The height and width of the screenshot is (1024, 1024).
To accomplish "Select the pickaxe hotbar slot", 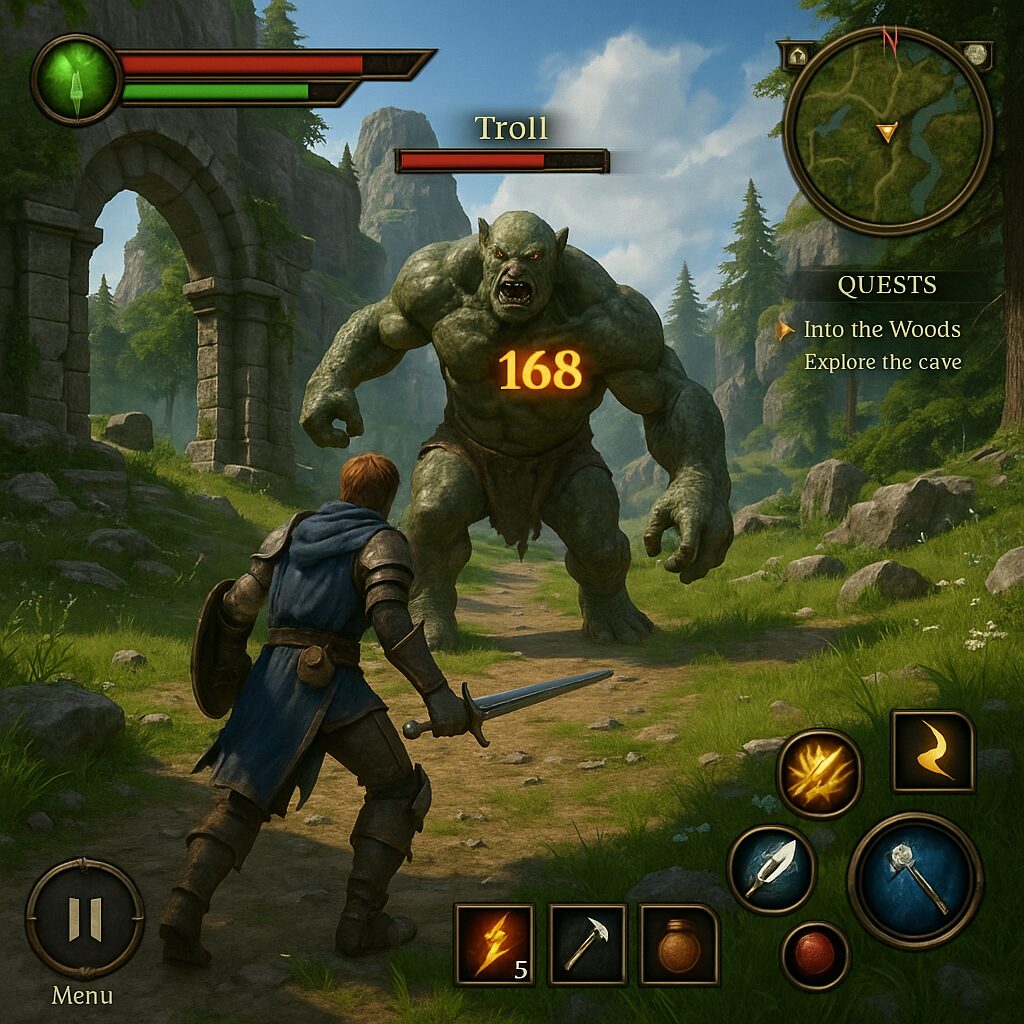I will tap(587, 944).
